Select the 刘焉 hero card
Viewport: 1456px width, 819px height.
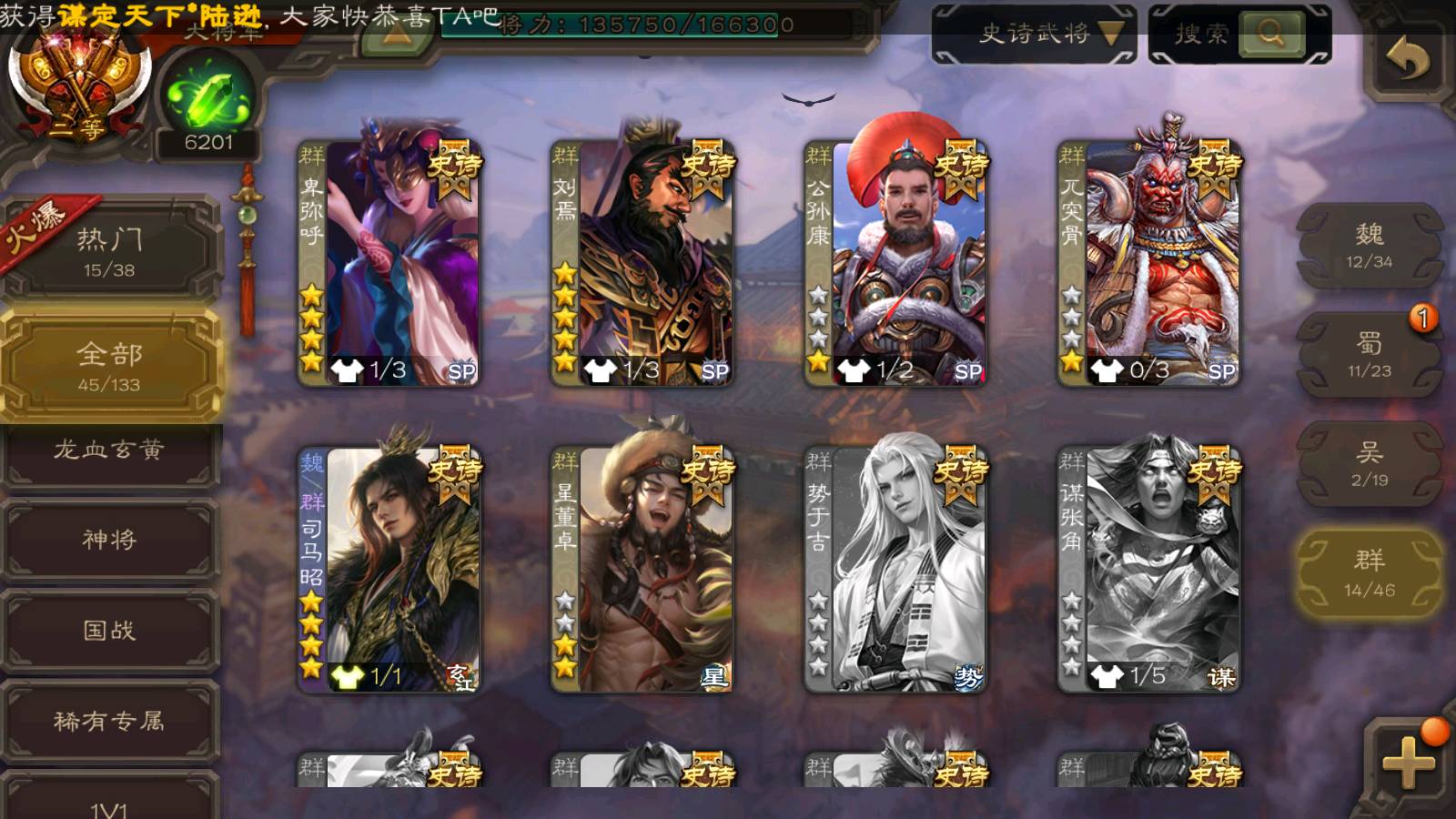[x=642, y=262]
